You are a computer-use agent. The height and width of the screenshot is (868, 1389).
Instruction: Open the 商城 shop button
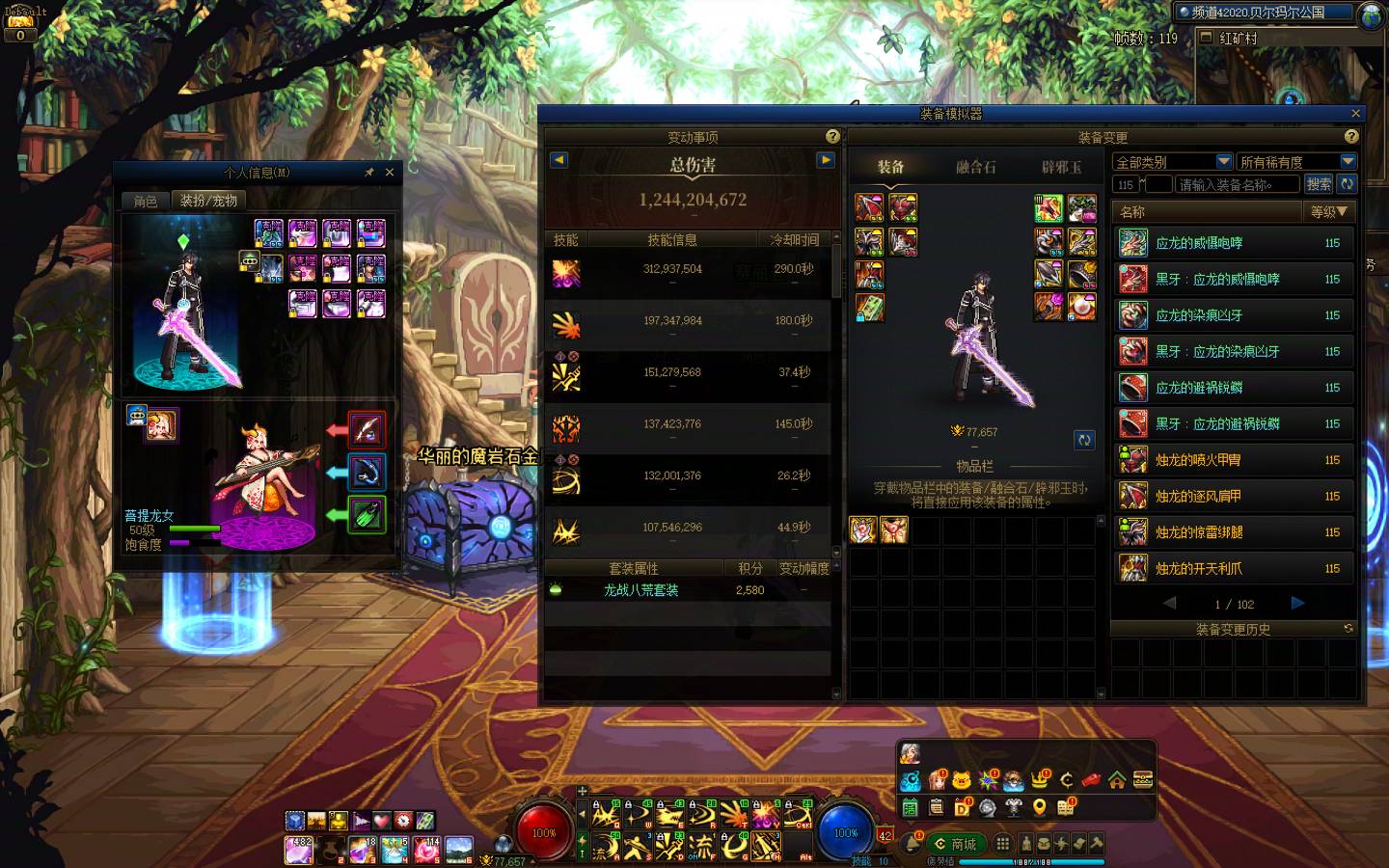click(x=956, y=844)
